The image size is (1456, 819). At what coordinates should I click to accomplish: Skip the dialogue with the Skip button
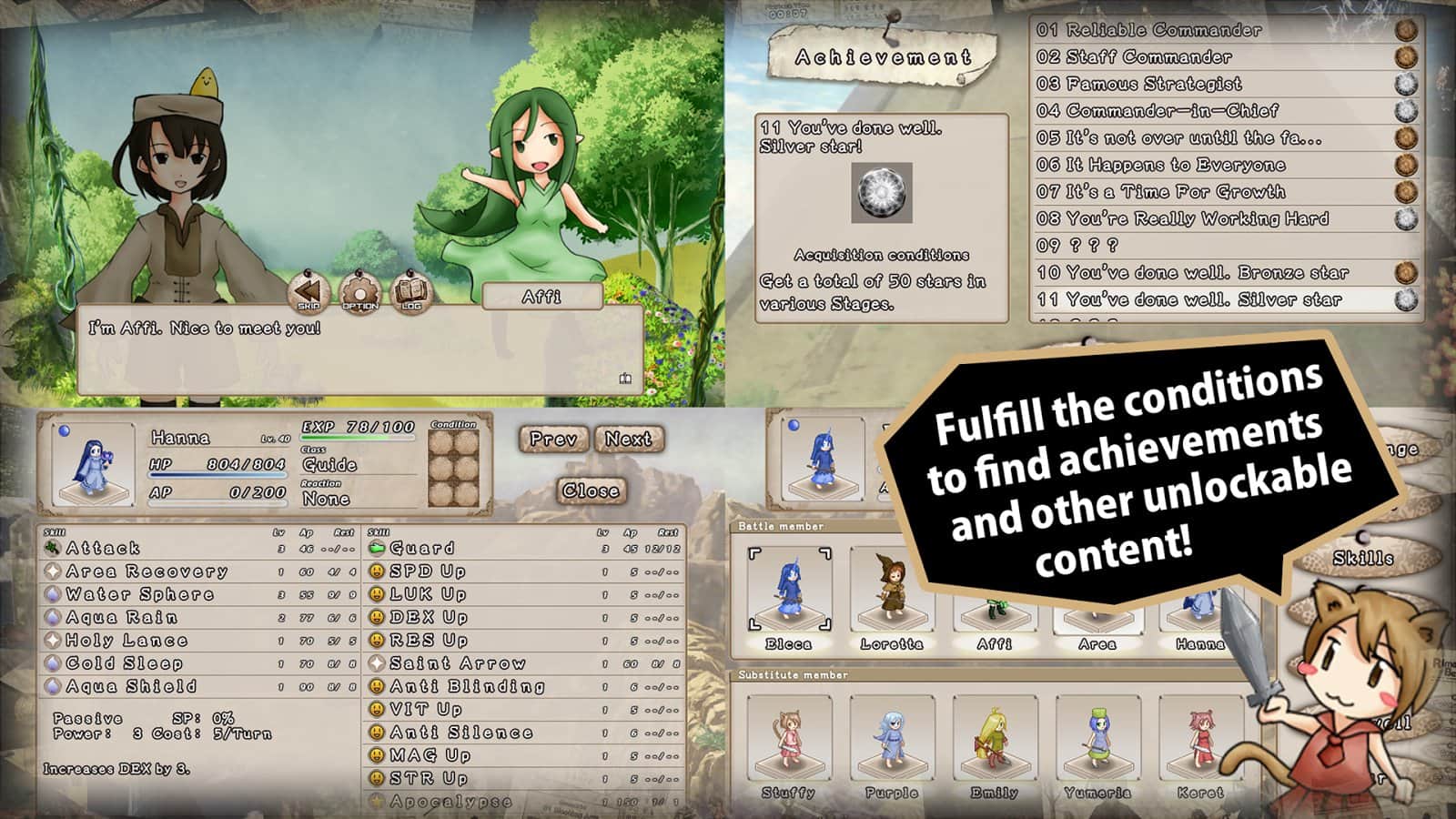[x=308, y=292]
